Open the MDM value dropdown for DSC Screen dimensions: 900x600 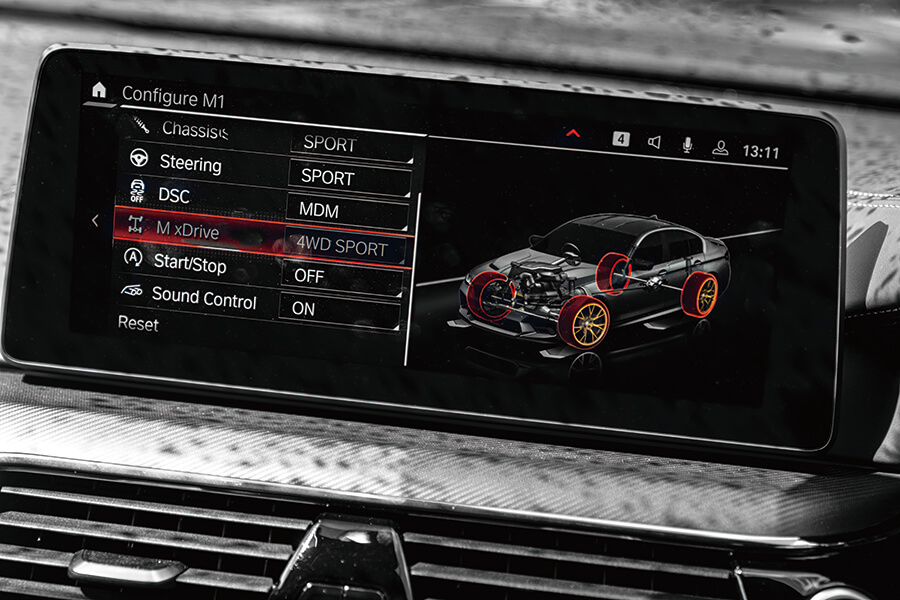346,211
